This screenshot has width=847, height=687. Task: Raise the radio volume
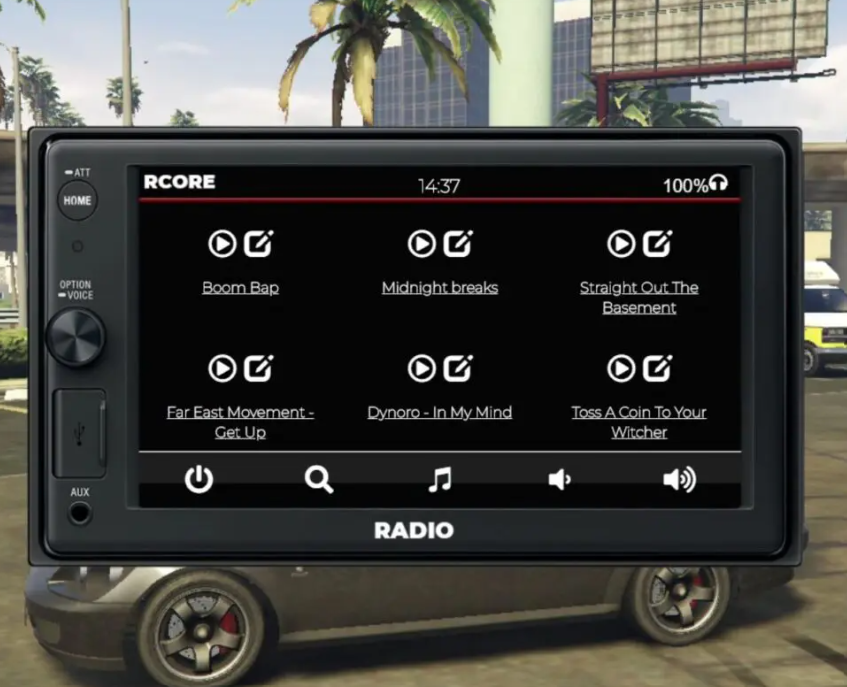tap(679, 480)
